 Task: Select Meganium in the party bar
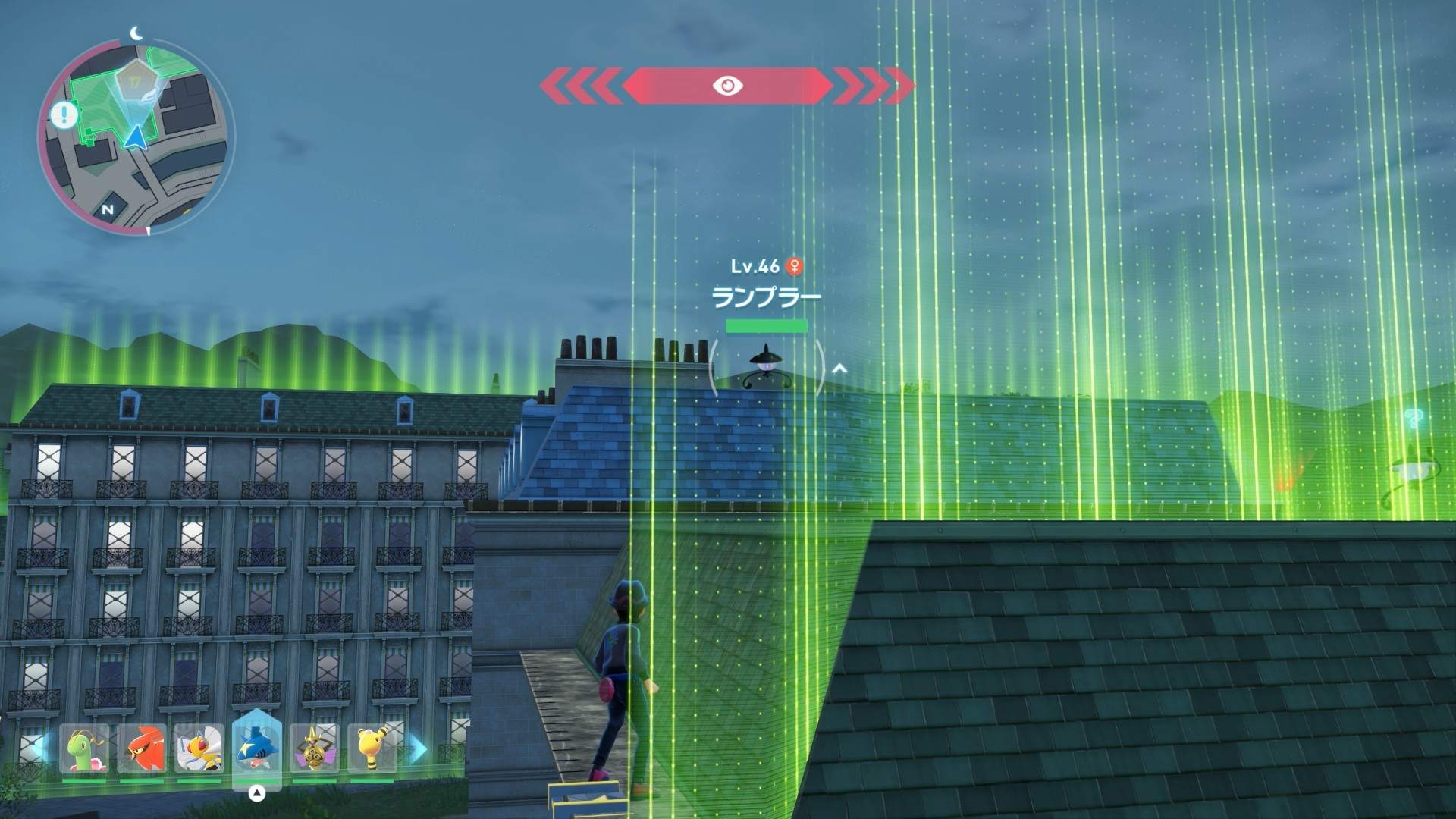[84, 748]
